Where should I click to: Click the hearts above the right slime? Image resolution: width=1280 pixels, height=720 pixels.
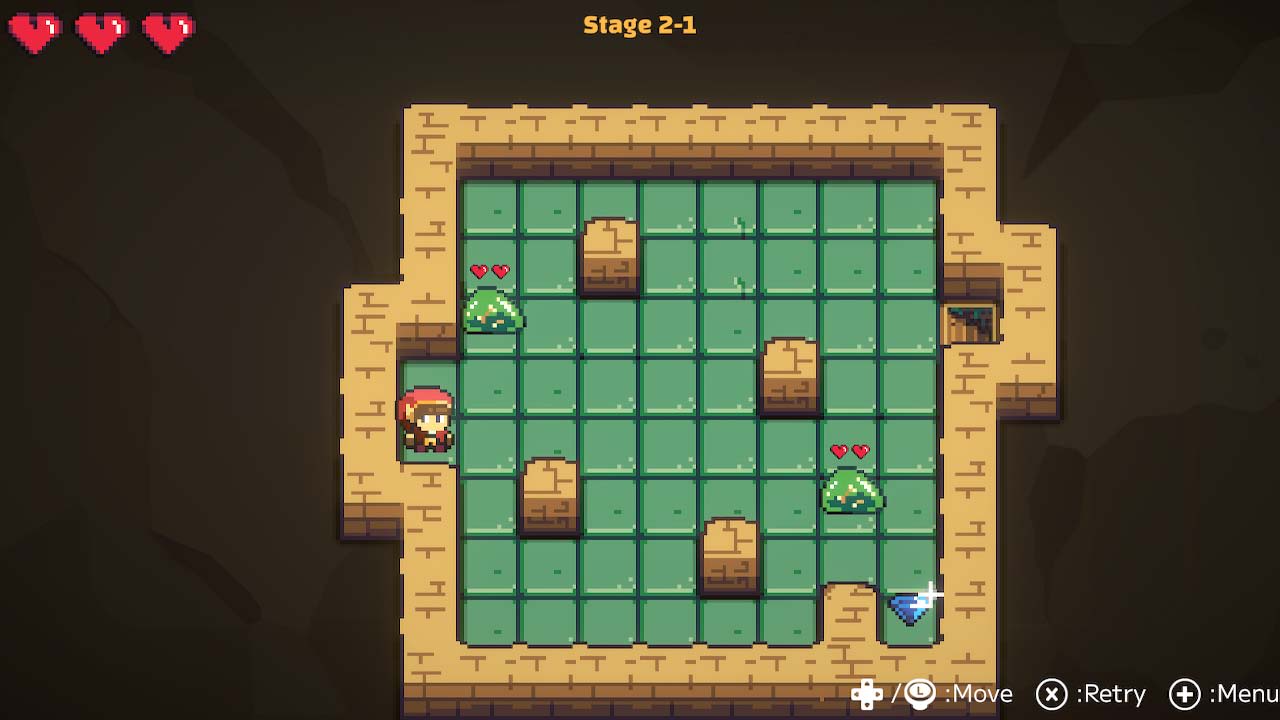(851, 451)
